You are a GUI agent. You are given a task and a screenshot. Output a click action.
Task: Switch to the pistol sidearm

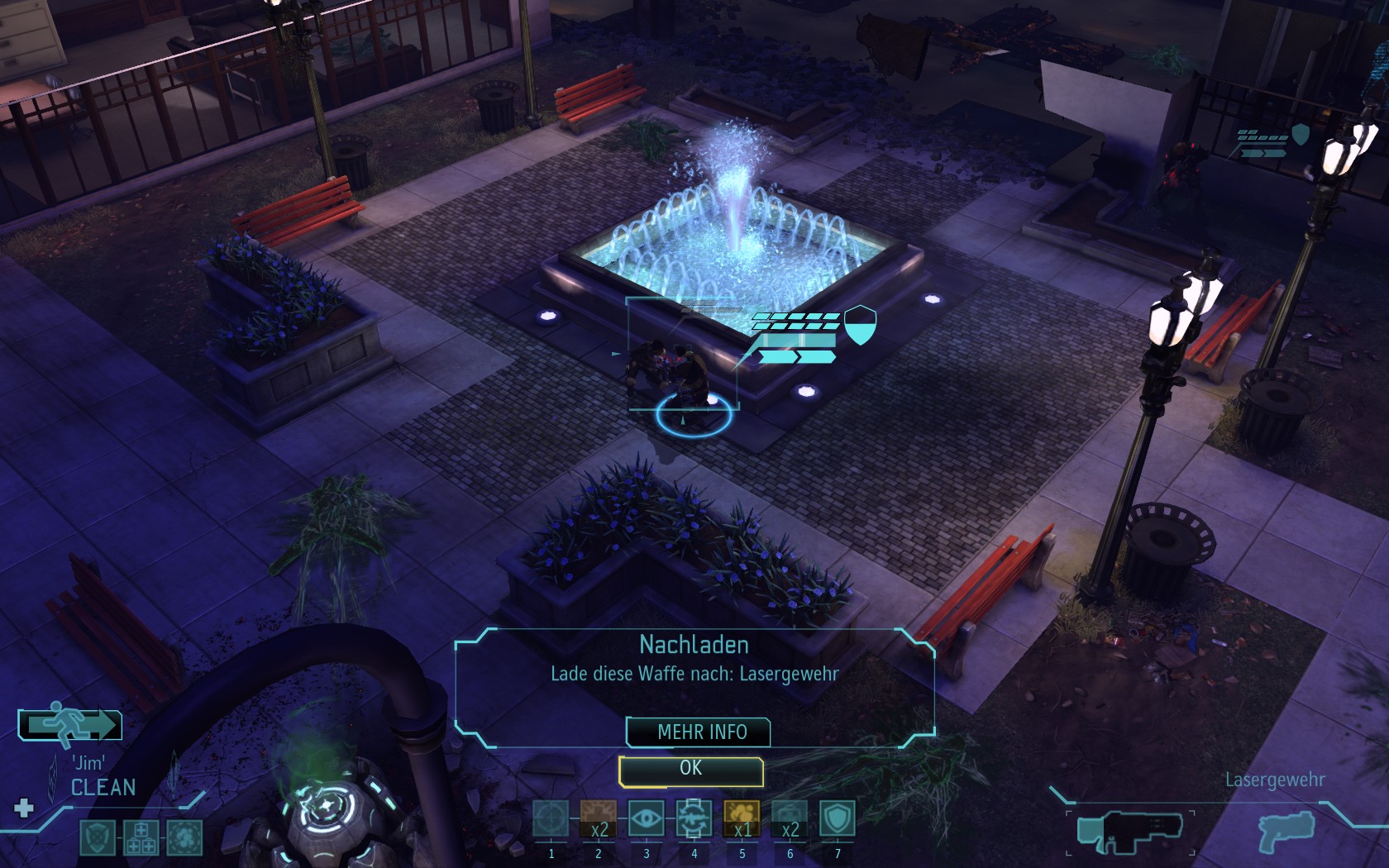click(1286, 832)
